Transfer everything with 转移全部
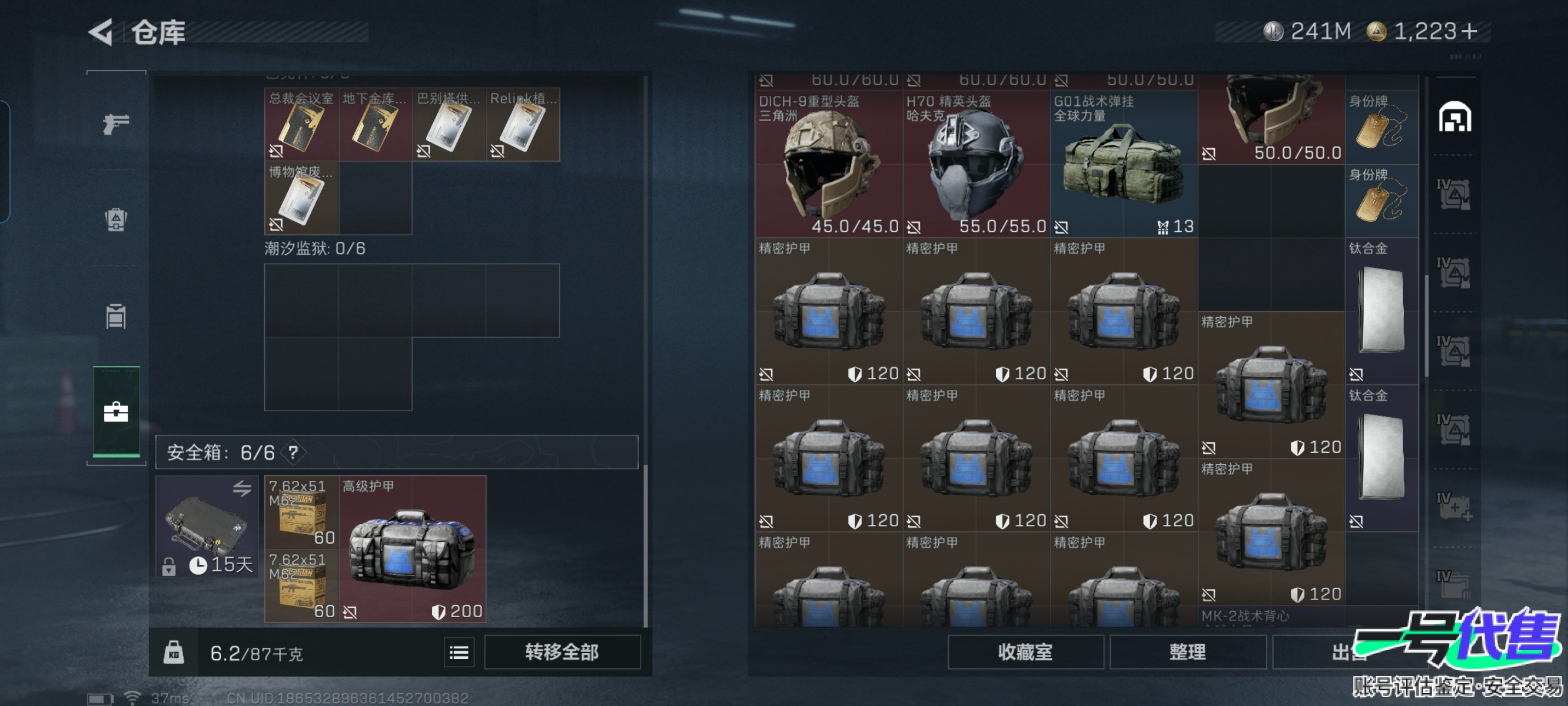The image size is (1568, 706). [561, 652]
